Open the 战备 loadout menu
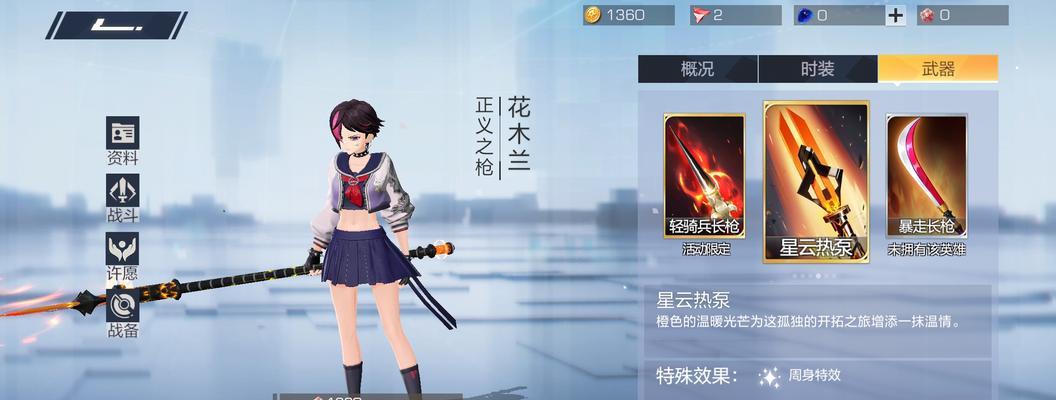 pyautogui.click(x=123, y=312)
